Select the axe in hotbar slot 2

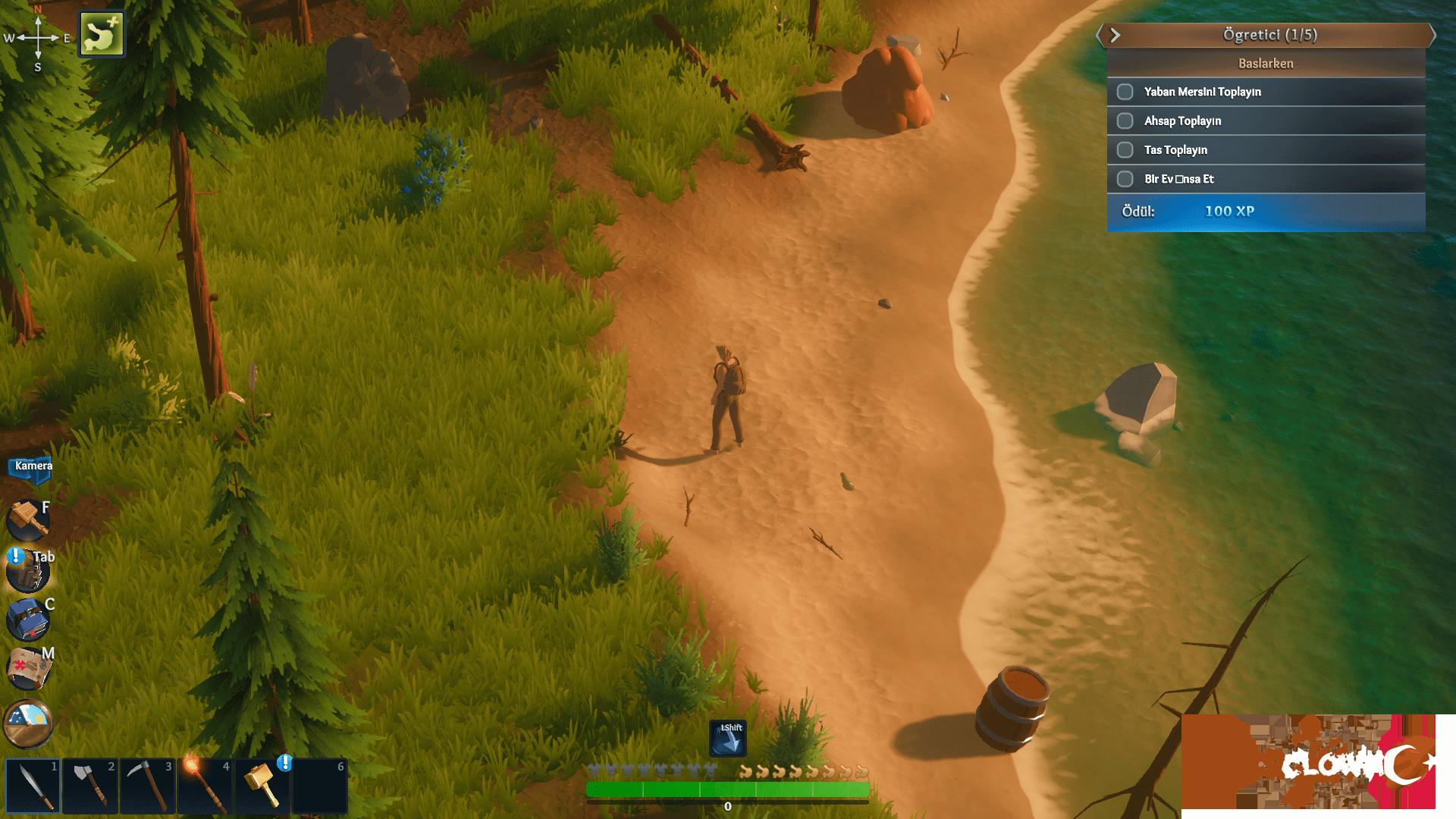pyautogui.click(x=89, y=785)
